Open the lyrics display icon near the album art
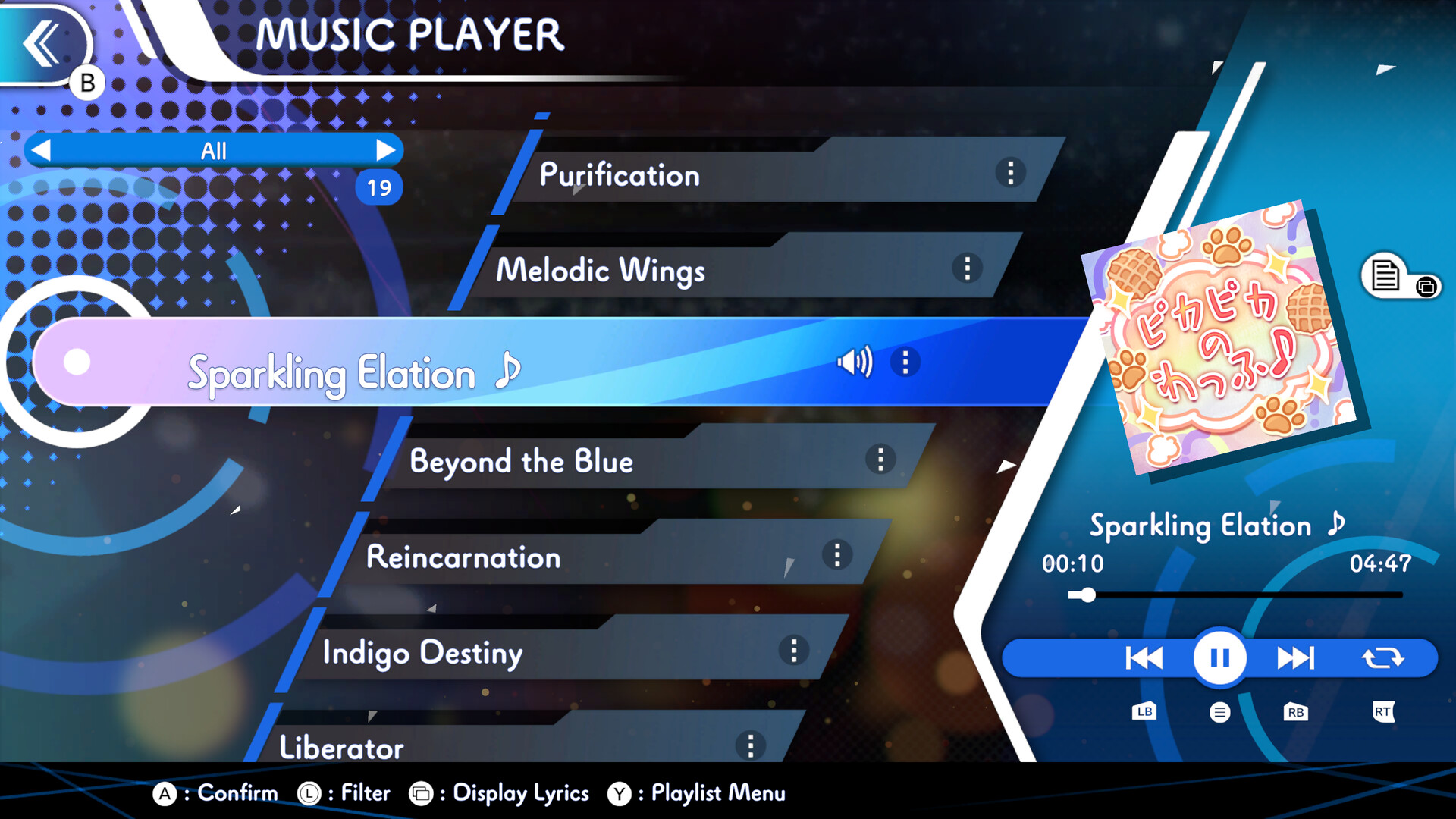The height and width of the screenshot is (819, 1456). (1386, 275)
